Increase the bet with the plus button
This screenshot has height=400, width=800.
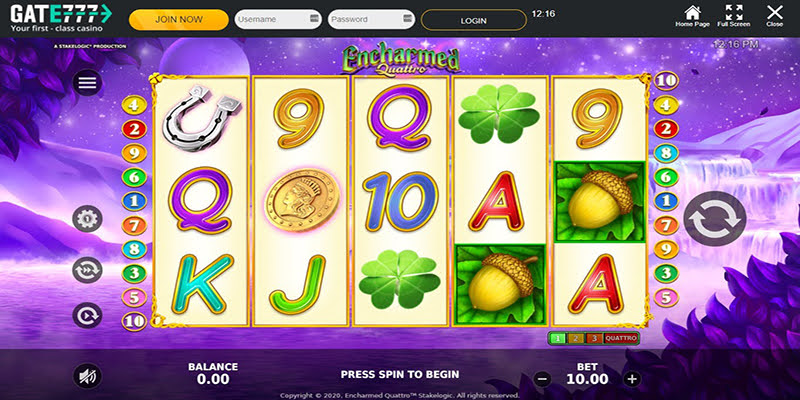click(632, 379)
